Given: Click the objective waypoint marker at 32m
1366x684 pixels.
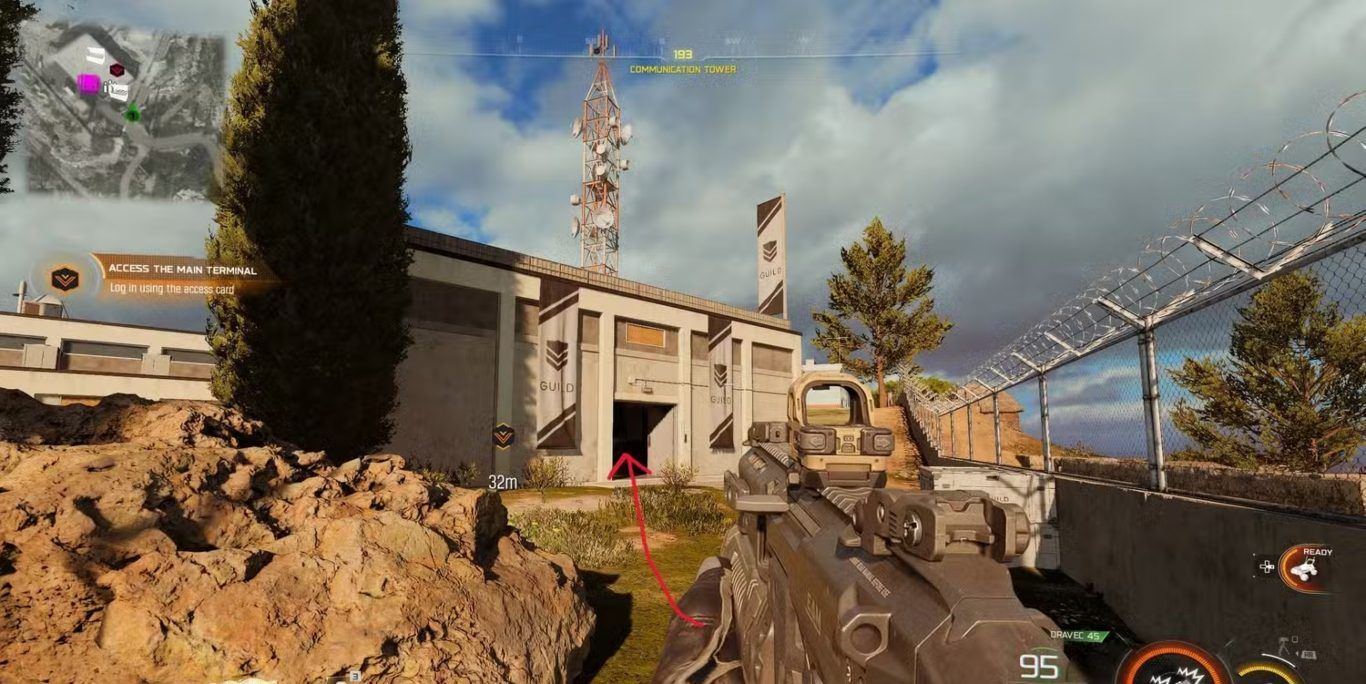Looking at the screenshot, I should (x=503, y=435).
